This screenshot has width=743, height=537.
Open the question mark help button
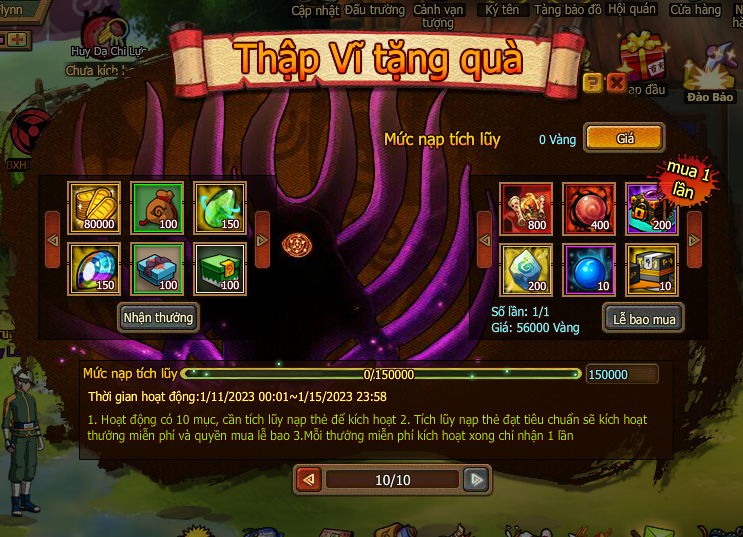[x=592, y=83]
